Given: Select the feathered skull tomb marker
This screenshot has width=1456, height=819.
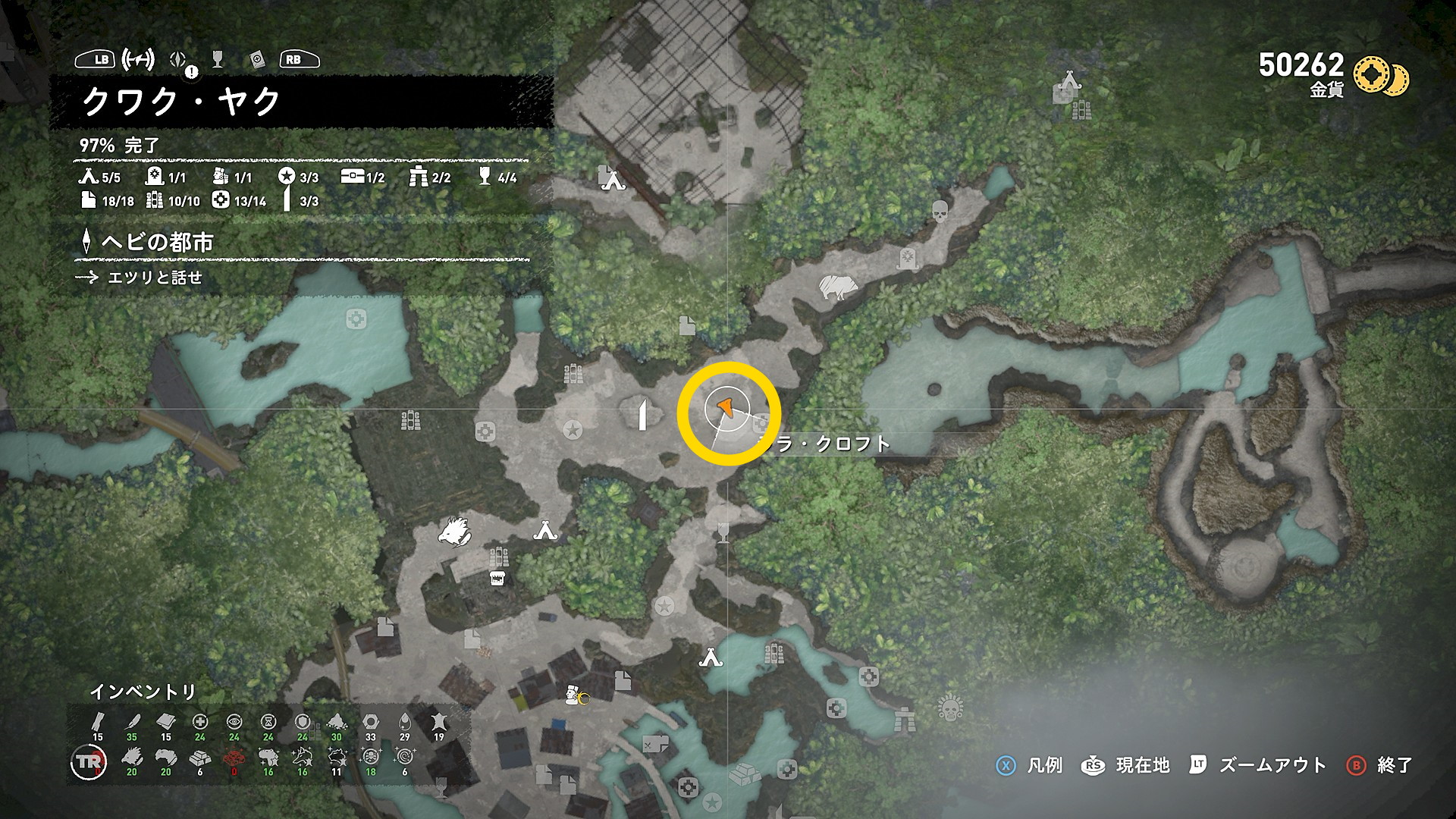Looking at the screenshot, I should pos(949,709).
